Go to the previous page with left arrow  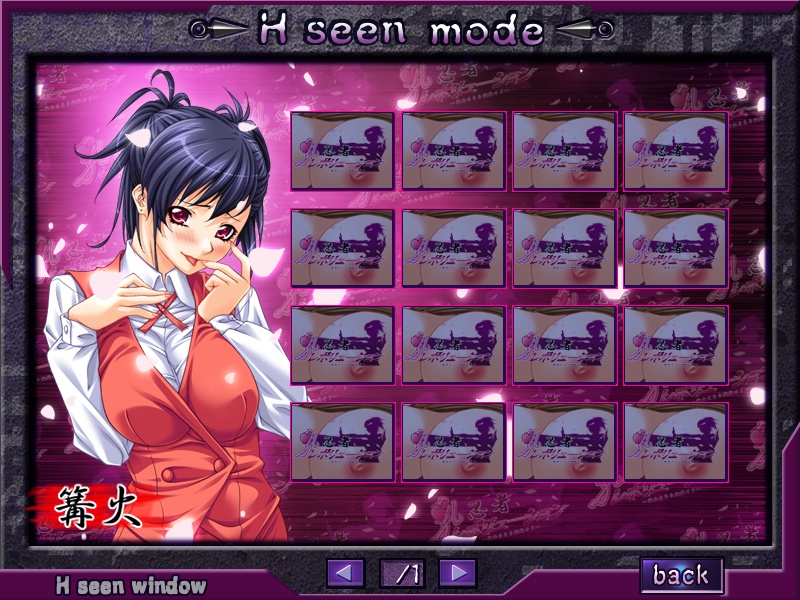346,573
